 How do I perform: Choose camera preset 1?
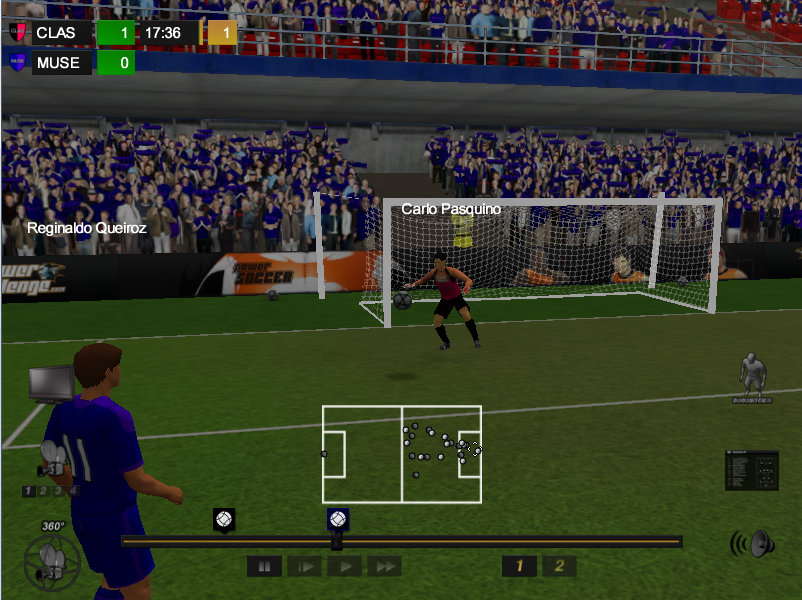28,491
